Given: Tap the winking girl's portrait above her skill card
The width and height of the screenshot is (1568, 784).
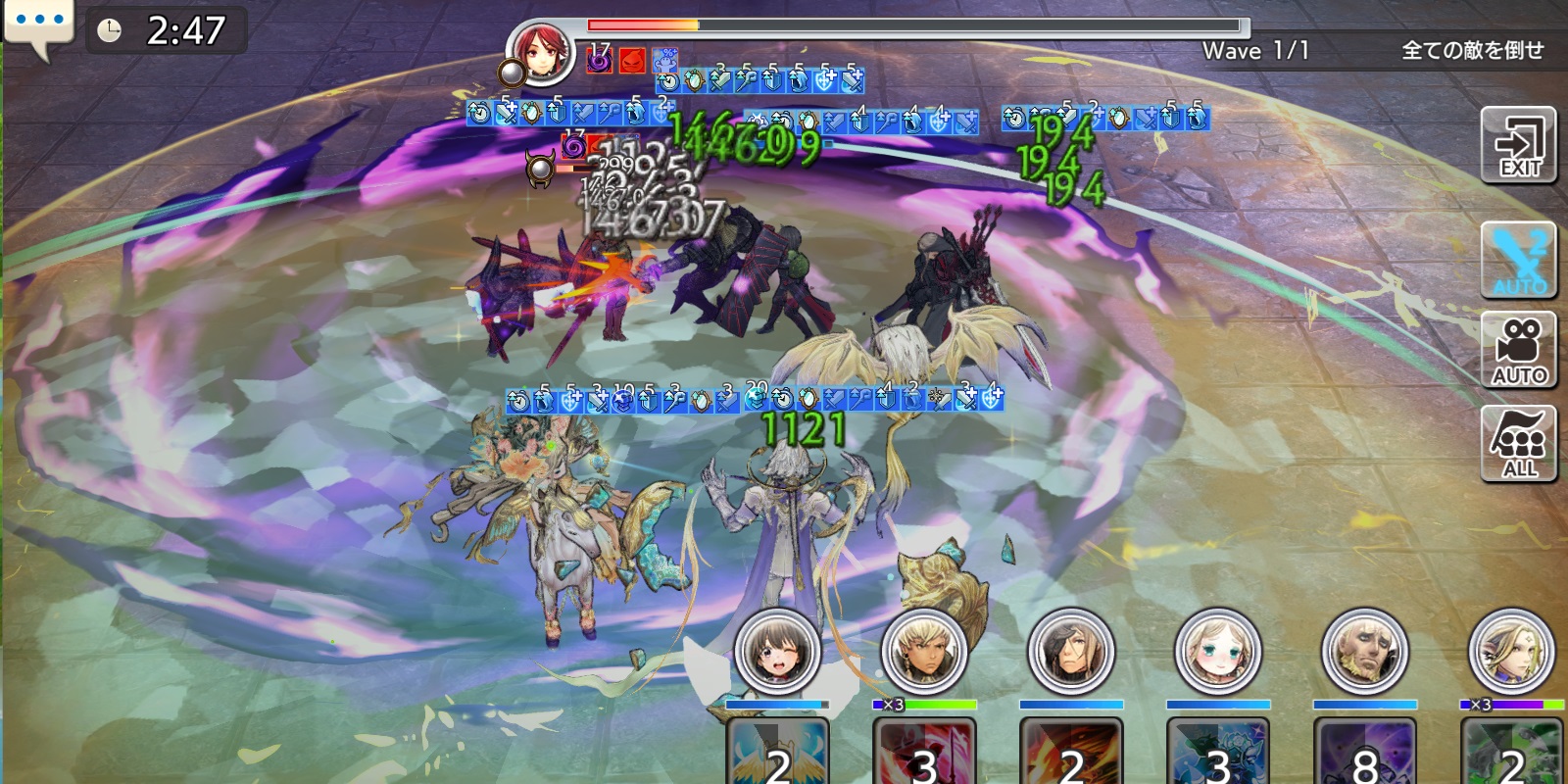Looking at the screenshot, I should pos(777,652).
